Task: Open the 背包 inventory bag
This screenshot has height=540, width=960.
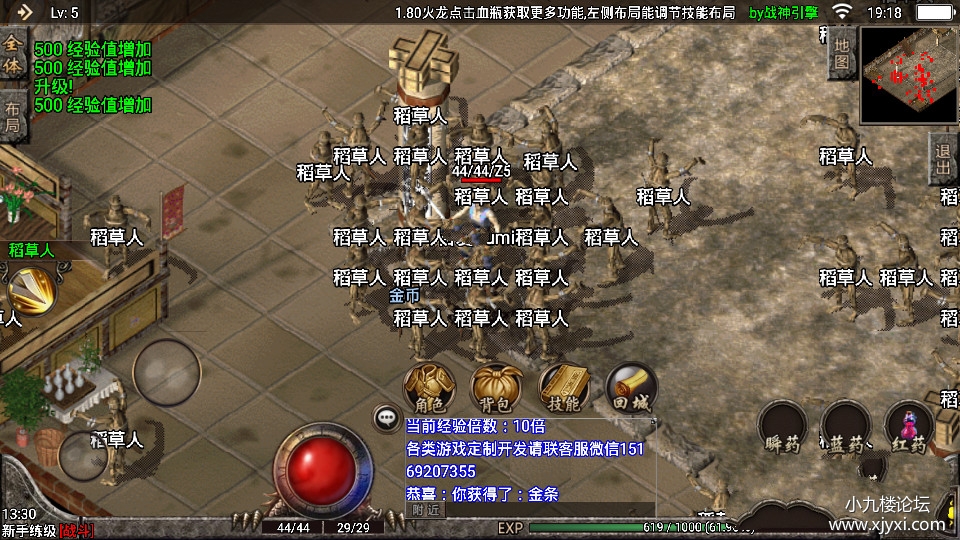Action: click(495, 387)
